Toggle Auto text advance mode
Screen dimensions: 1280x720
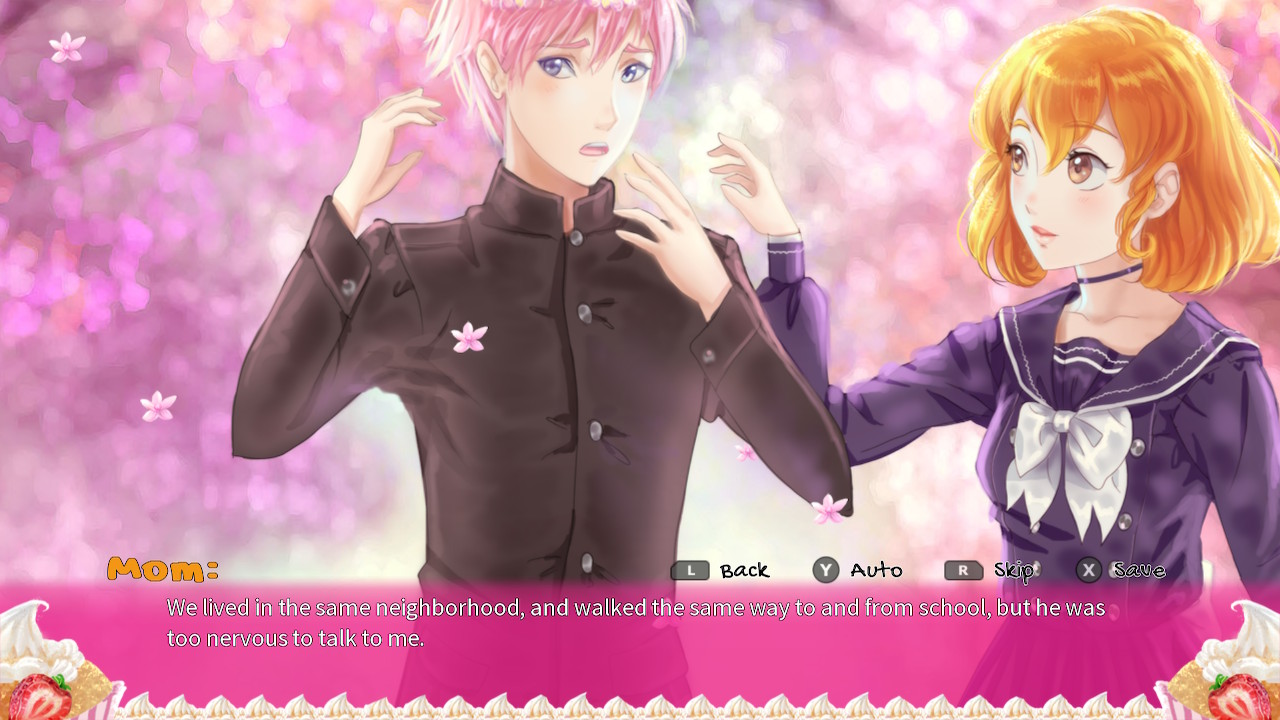pos(873,570)
